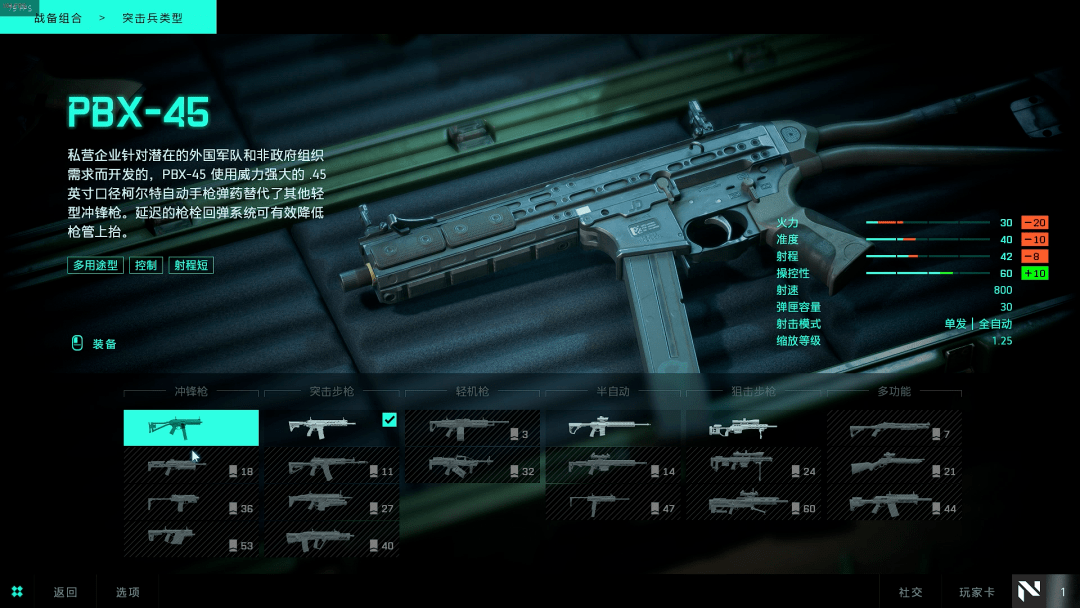Viewport: 1080px width, 608px height.
Task: Choose the assault rifle locked at level 40
Action: click(x=331, y=540)
